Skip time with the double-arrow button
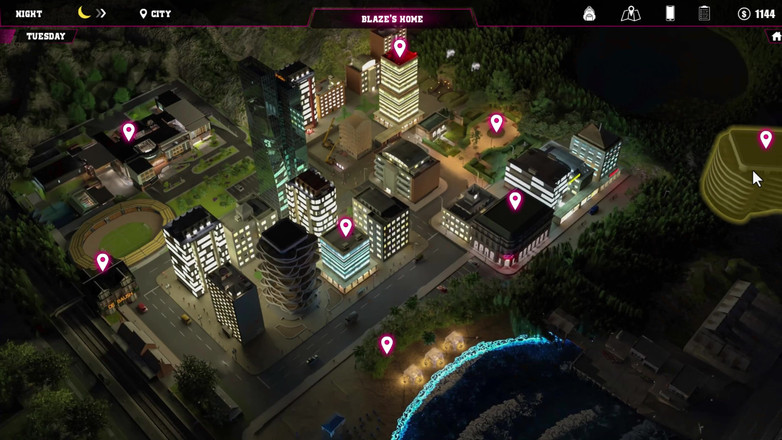Screen dimensions: 782x440 click(x=101, y=14)
